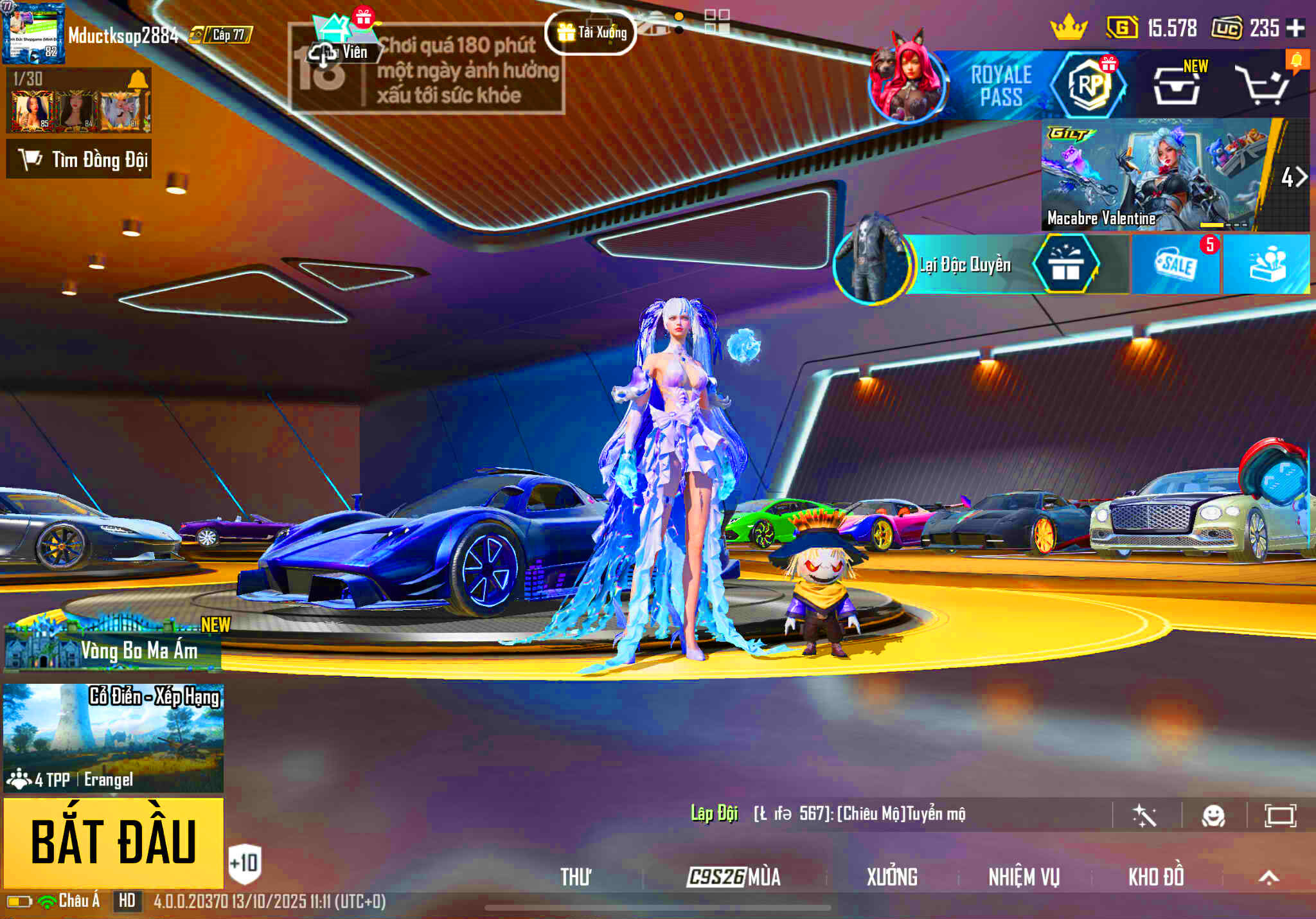Open the KHO ĐỒ inventory menu

coord(1156,877)
